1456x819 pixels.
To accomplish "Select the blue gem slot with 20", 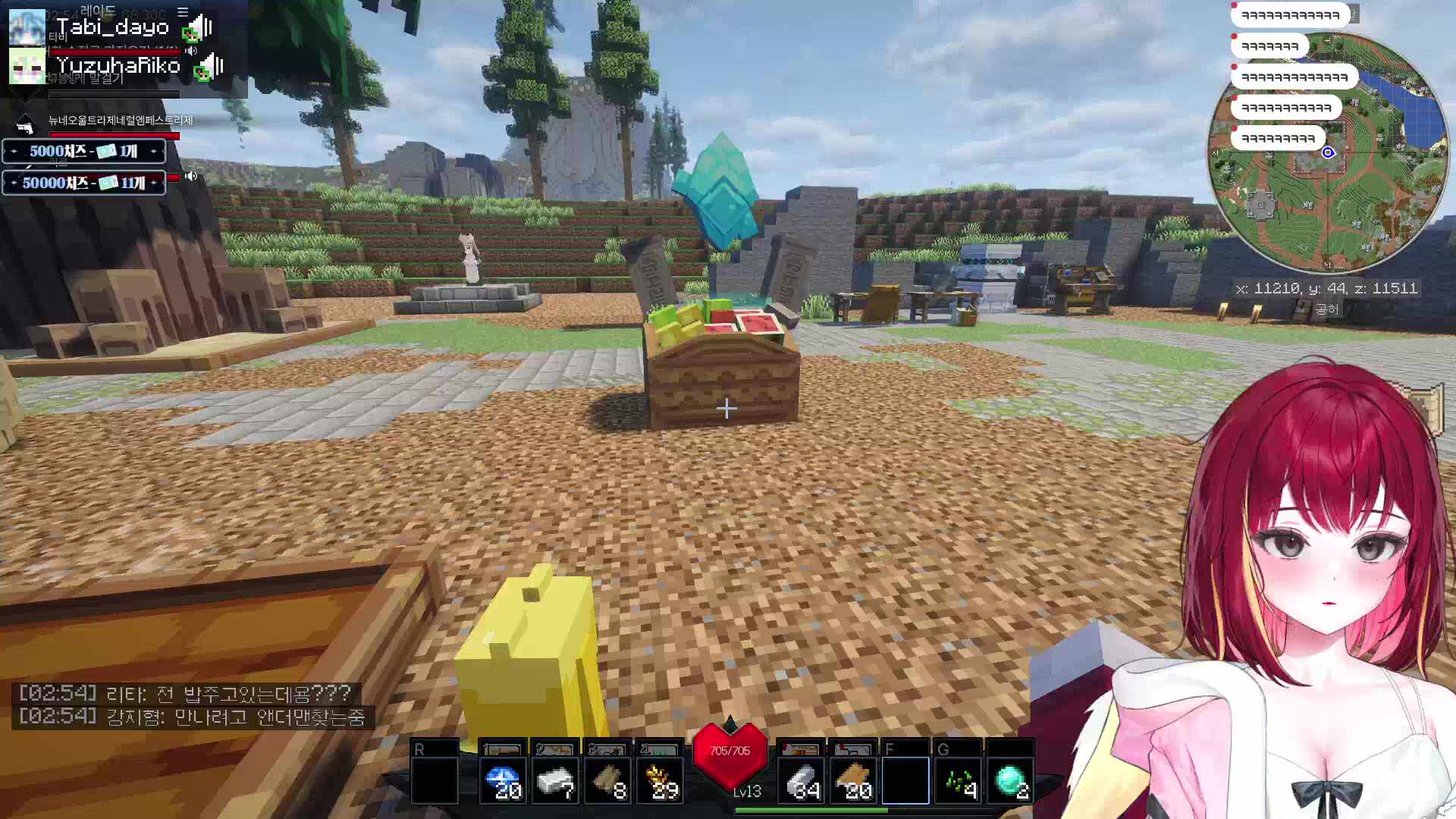I will 503,780.
